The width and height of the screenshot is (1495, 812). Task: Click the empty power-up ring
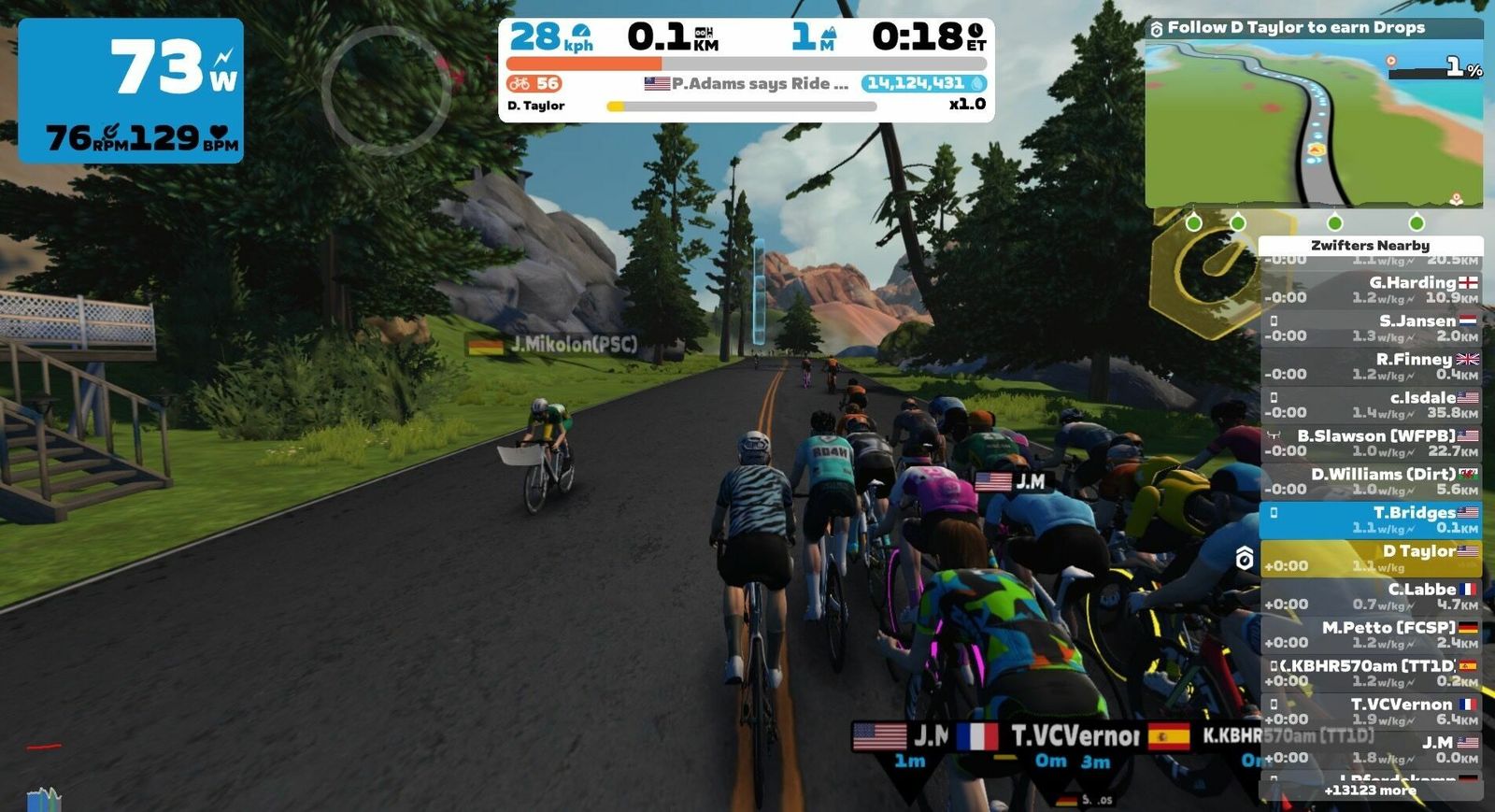pos(386,90)
